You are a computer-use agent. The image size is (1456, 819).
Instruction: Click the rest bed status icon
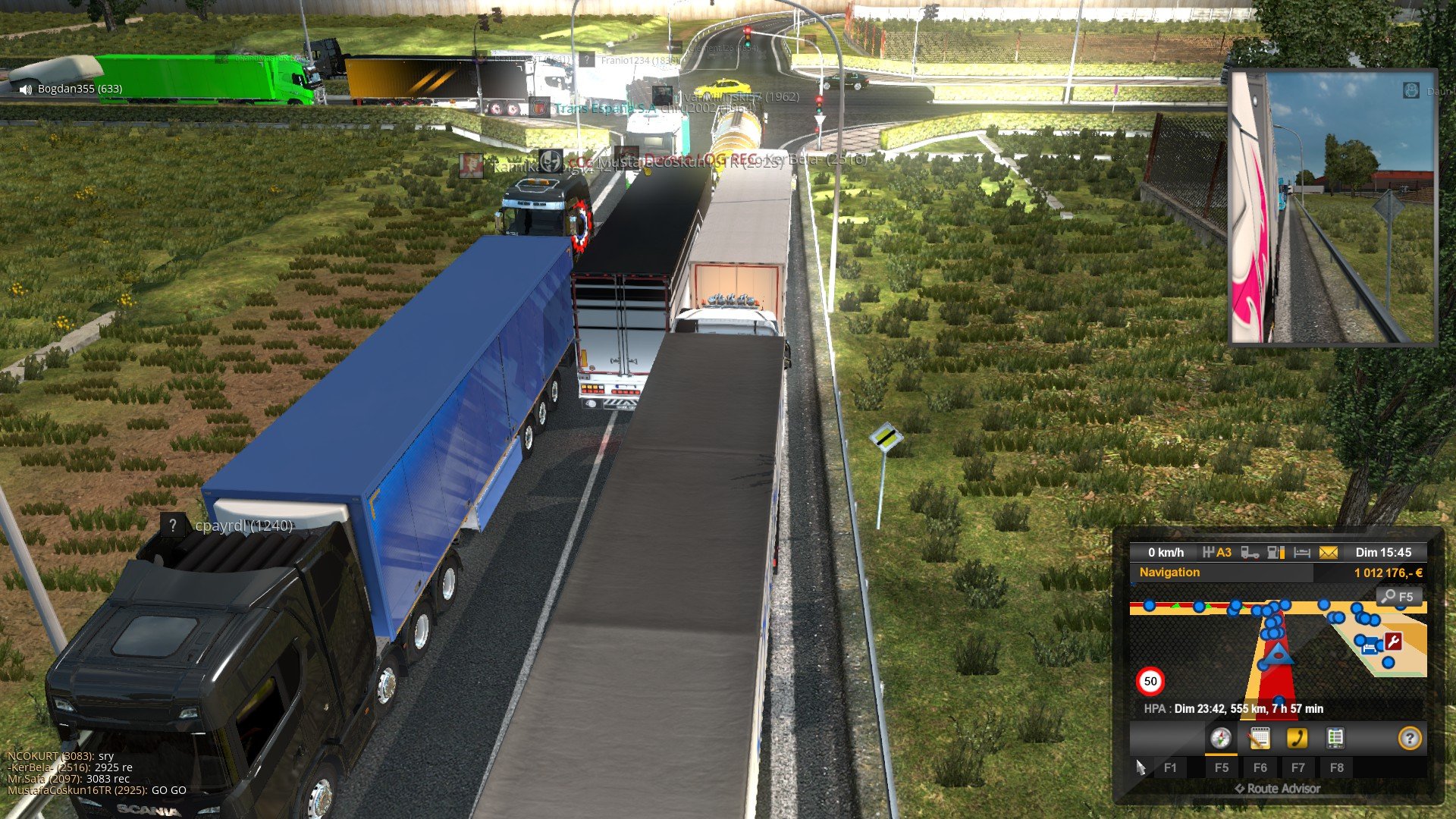1302,553
